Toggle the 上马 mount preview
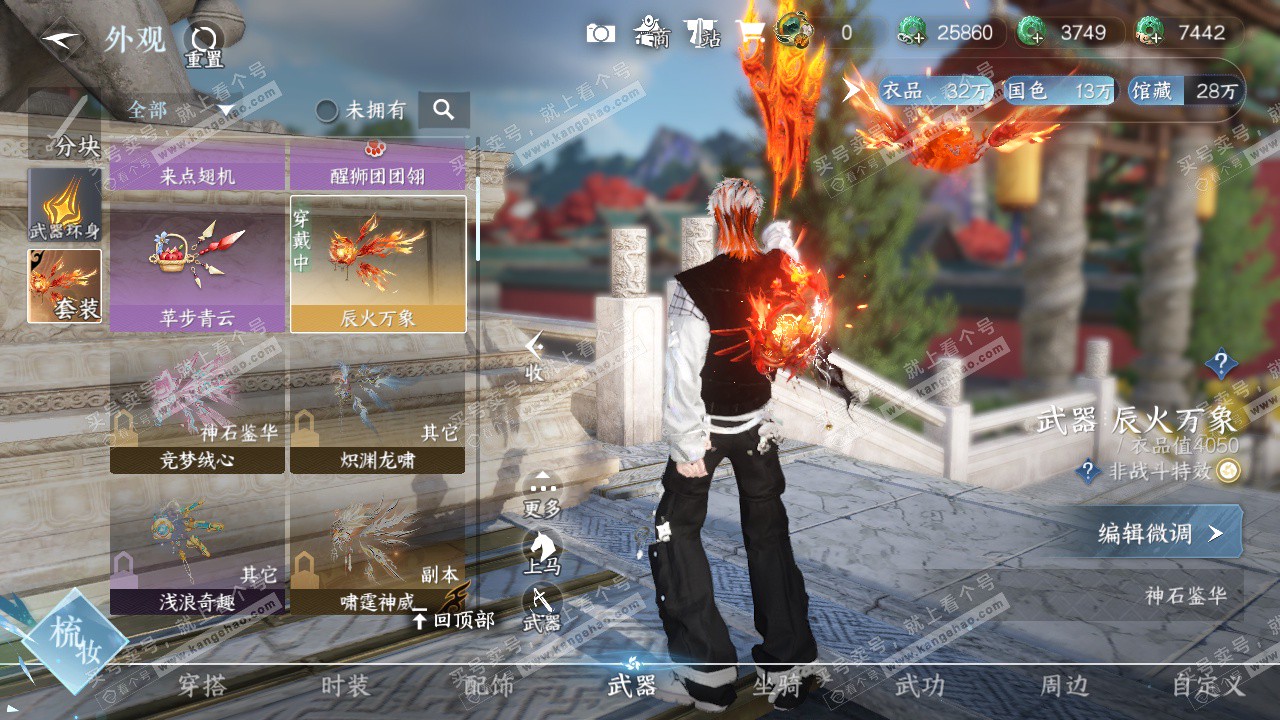1280x720 pixels. coord(542,552)
